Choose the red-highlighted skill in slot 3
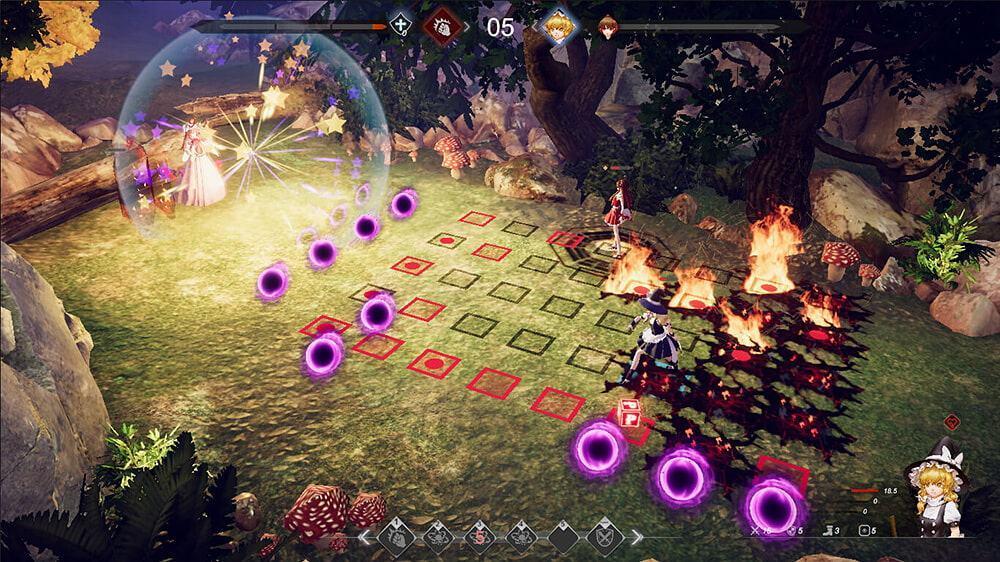The width and height of the screenshot is (1000, 562). (481, 537)
